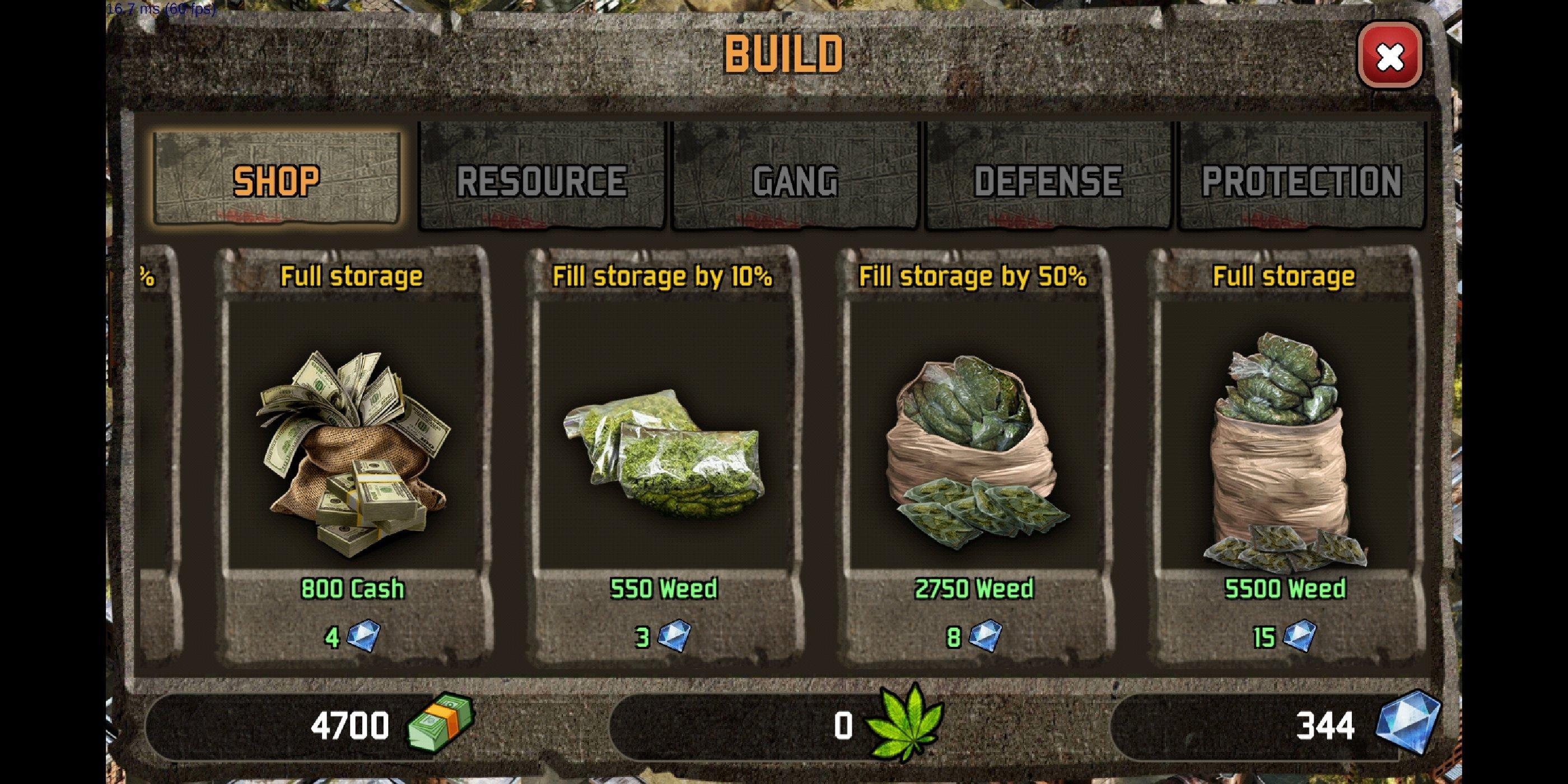Choose the 2750 Weed storage pack
The width and height of the screenshot is (1568, 784).
tap(974, 456)
